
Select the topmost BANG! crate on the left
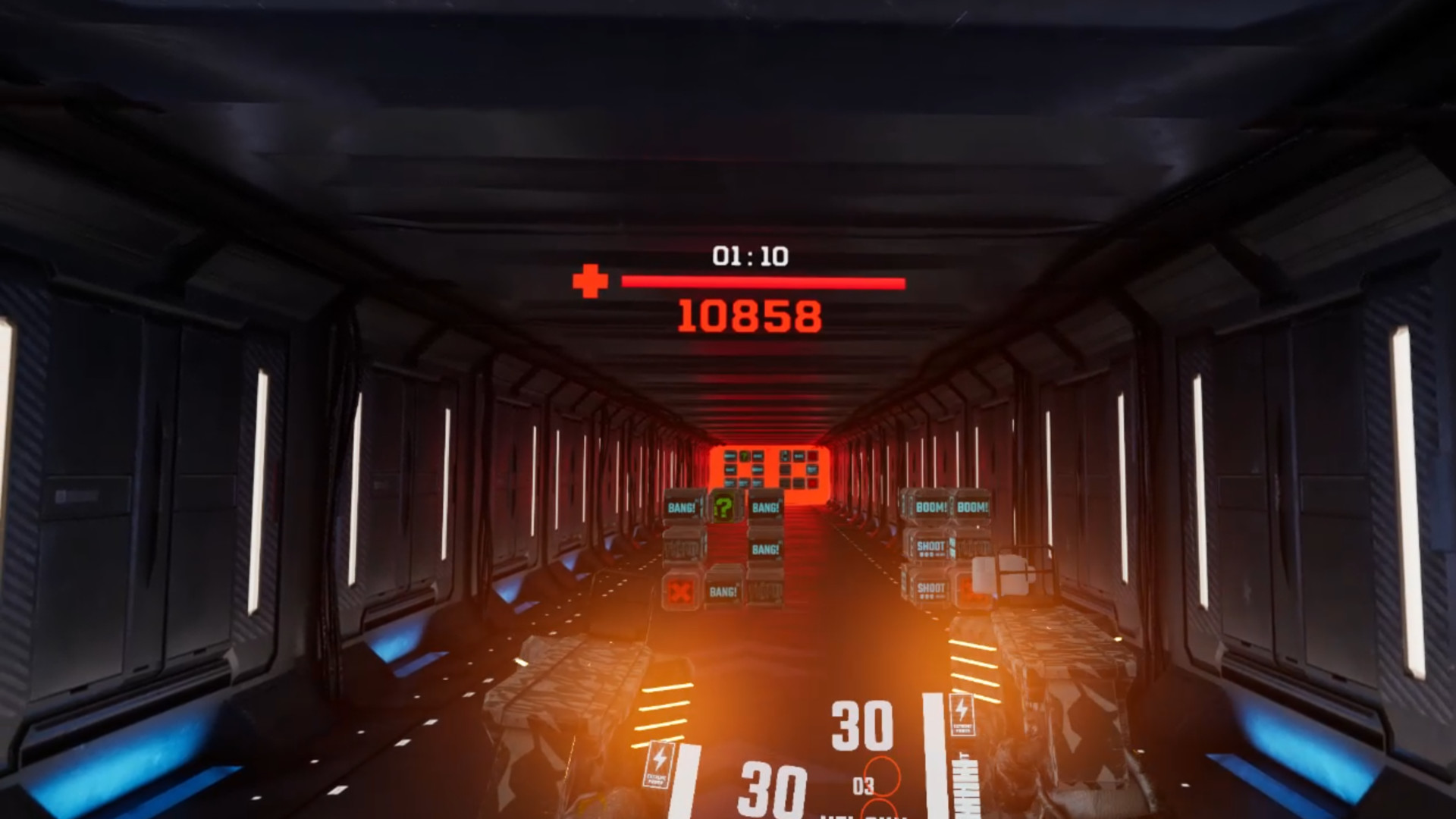(681, 505)
